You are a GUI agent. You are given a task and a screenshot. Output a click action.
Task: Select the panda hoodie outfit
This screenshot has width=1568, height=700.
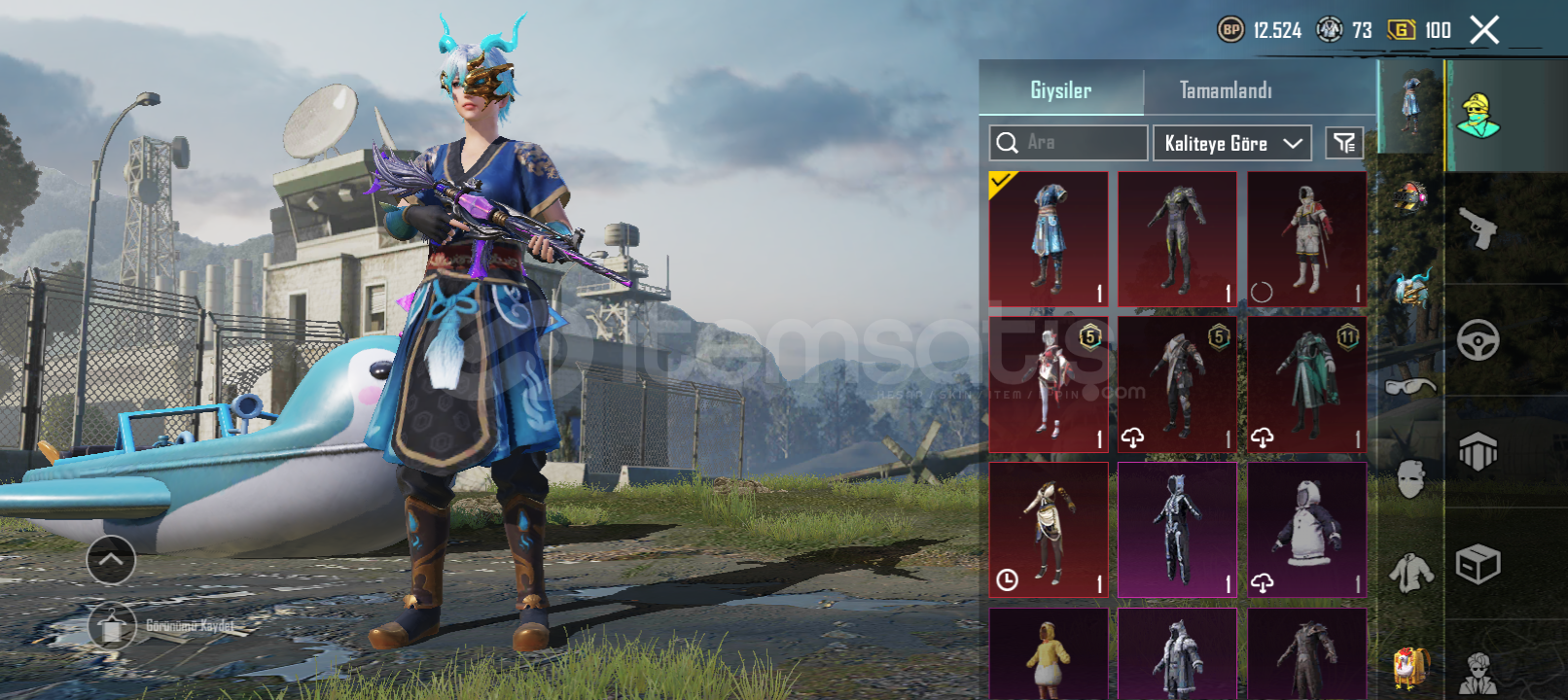(1306, 530)
